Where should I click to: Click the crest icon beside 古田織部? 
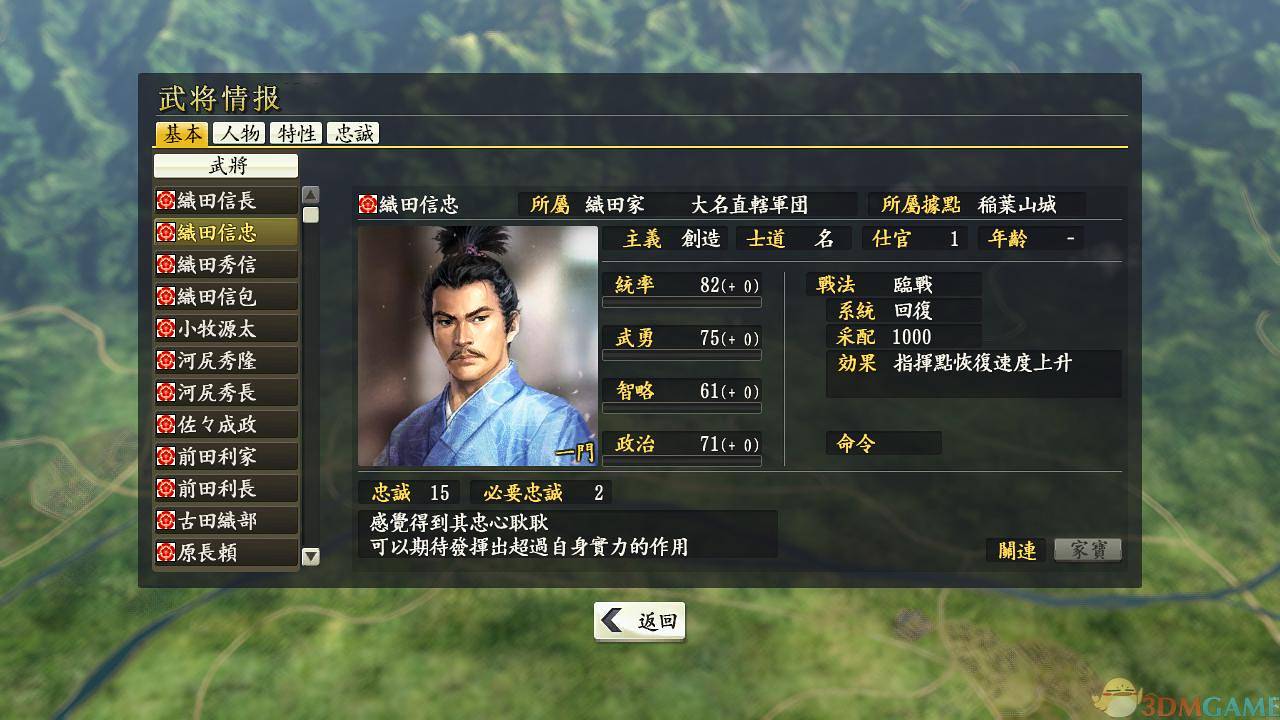[167, 520]
